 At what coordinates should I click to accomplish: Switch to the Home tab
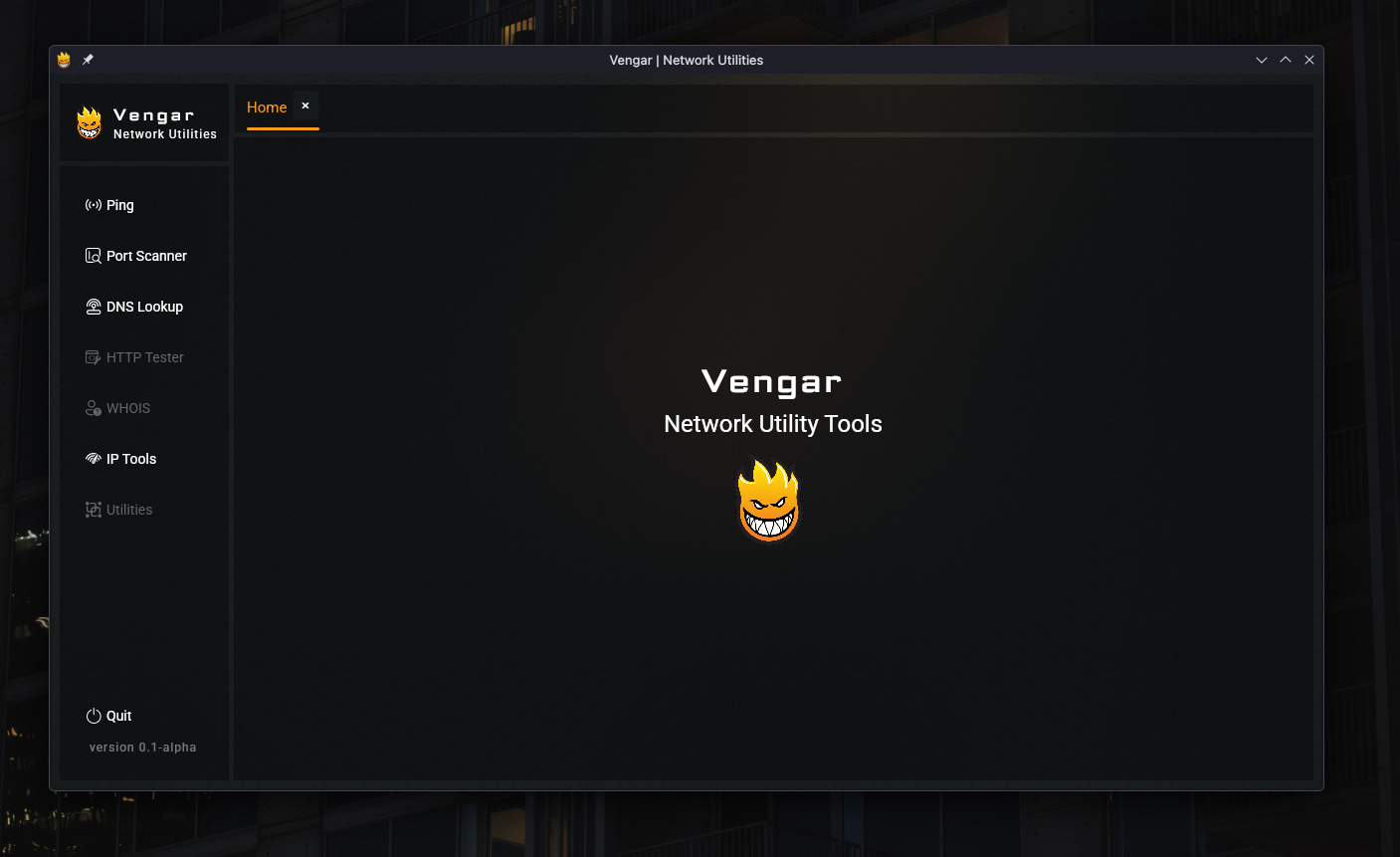(x=267, y=107)
